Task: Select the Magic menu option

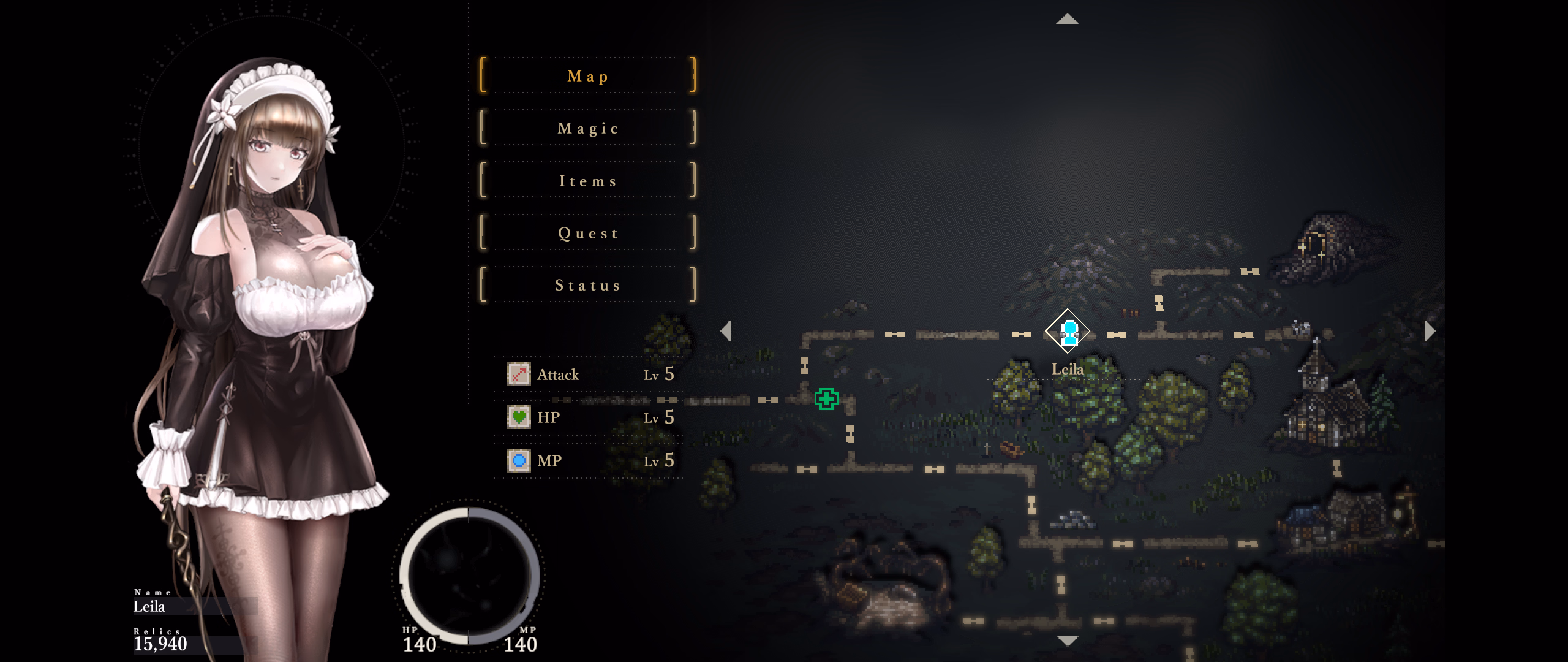Action: [588, 128]
